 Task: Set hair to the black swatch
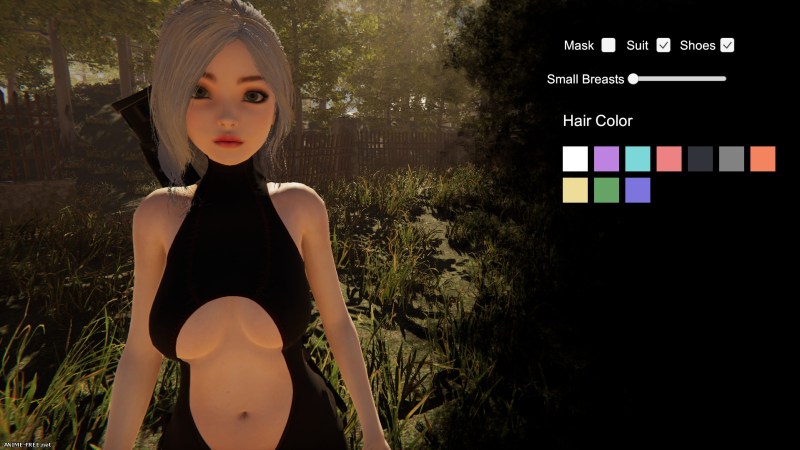point(700,159)
